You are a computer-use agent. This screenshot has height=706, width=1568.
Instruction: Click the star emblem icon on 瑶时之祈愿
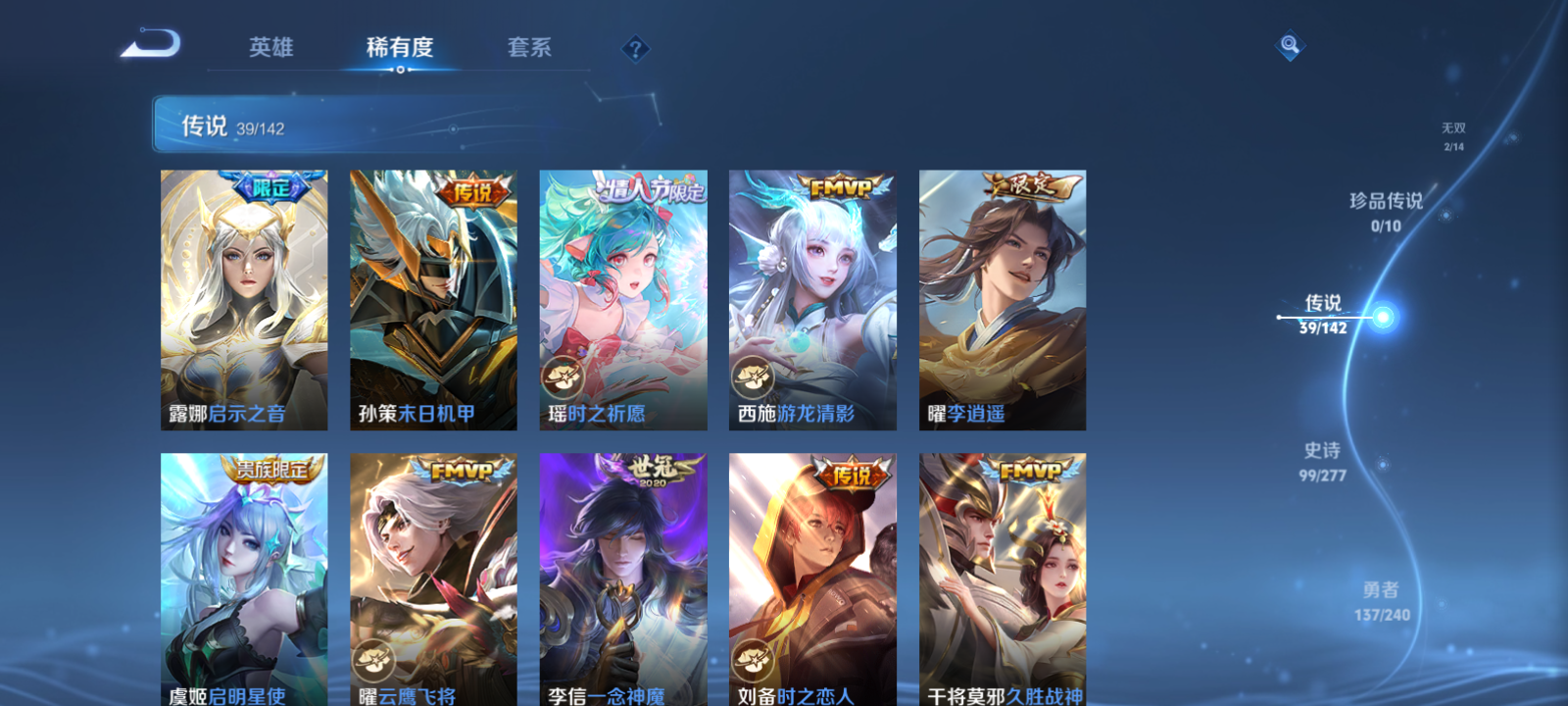coord(561,374)
